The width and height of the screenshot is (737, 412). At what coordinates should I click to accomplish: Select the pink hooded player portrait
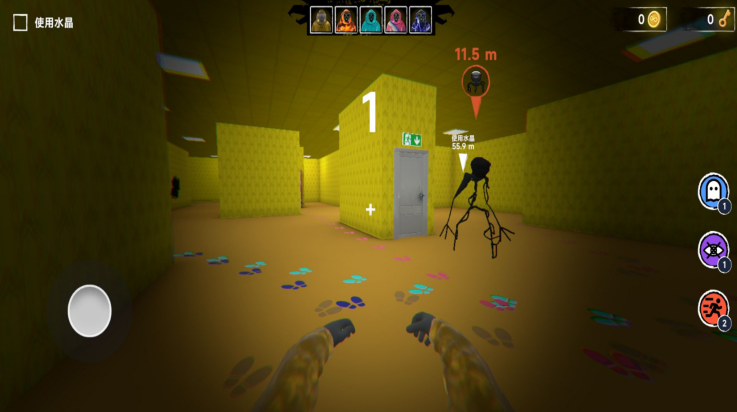tap(395, 19)
